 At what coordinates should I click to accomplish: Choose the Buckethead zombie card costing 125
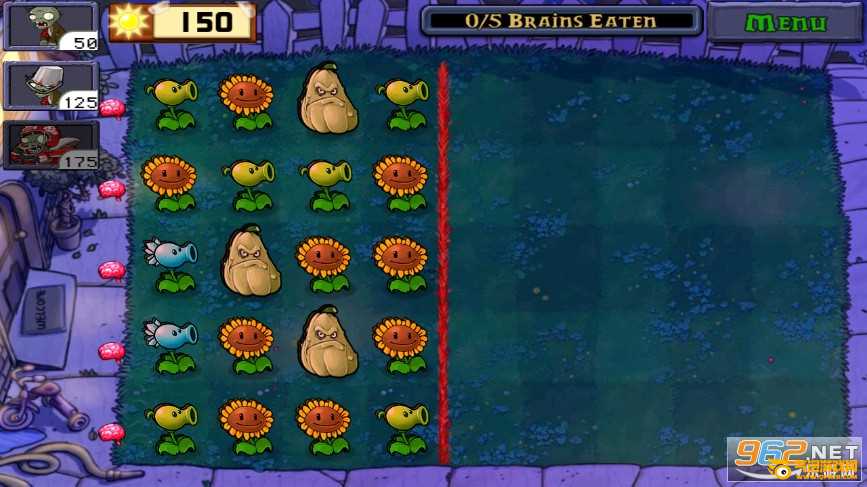pos(51,86)
